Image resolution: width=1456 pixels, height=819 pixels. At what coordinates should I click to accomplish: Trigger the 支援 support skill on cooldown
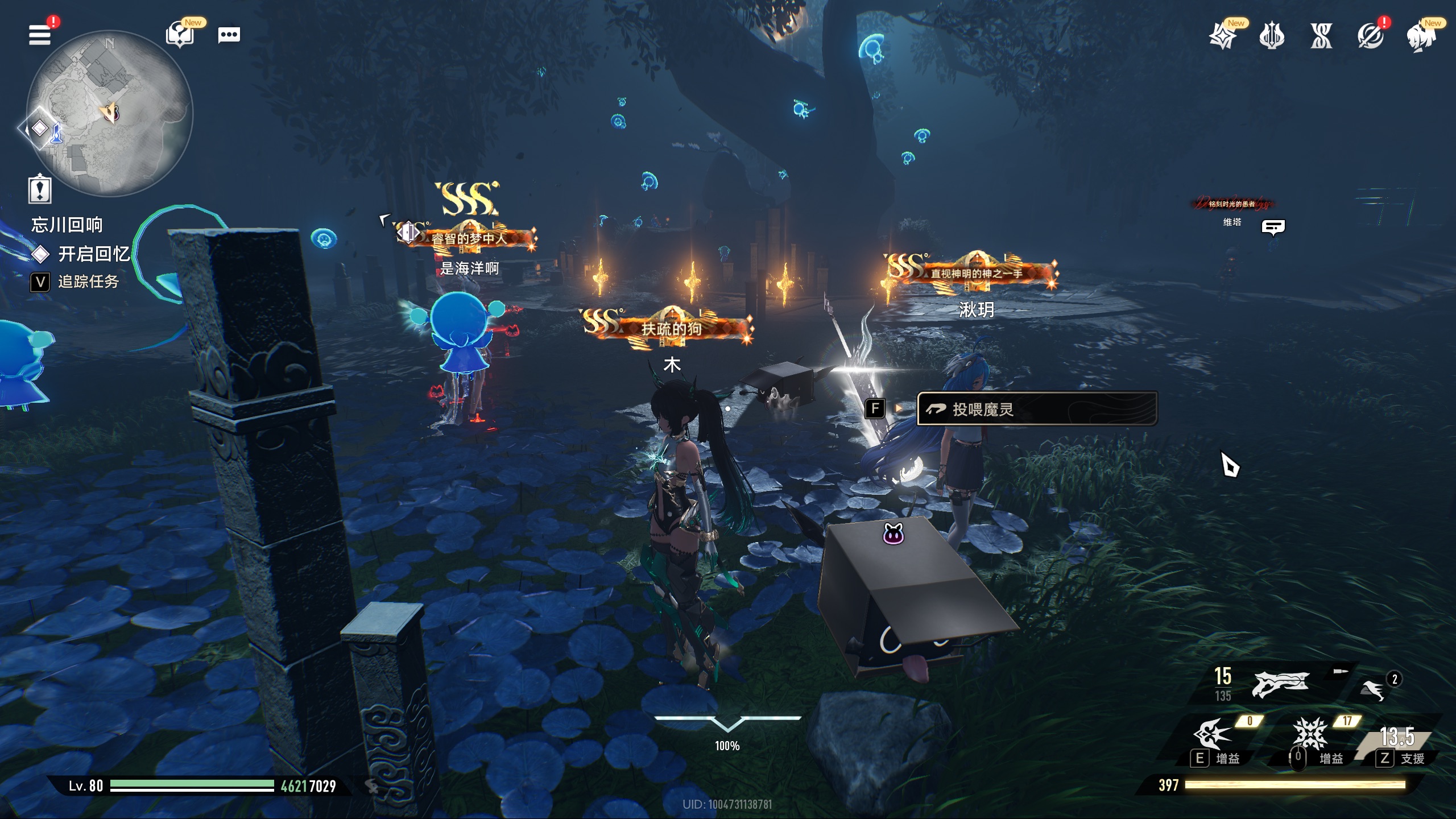(x=1397, y=737)
